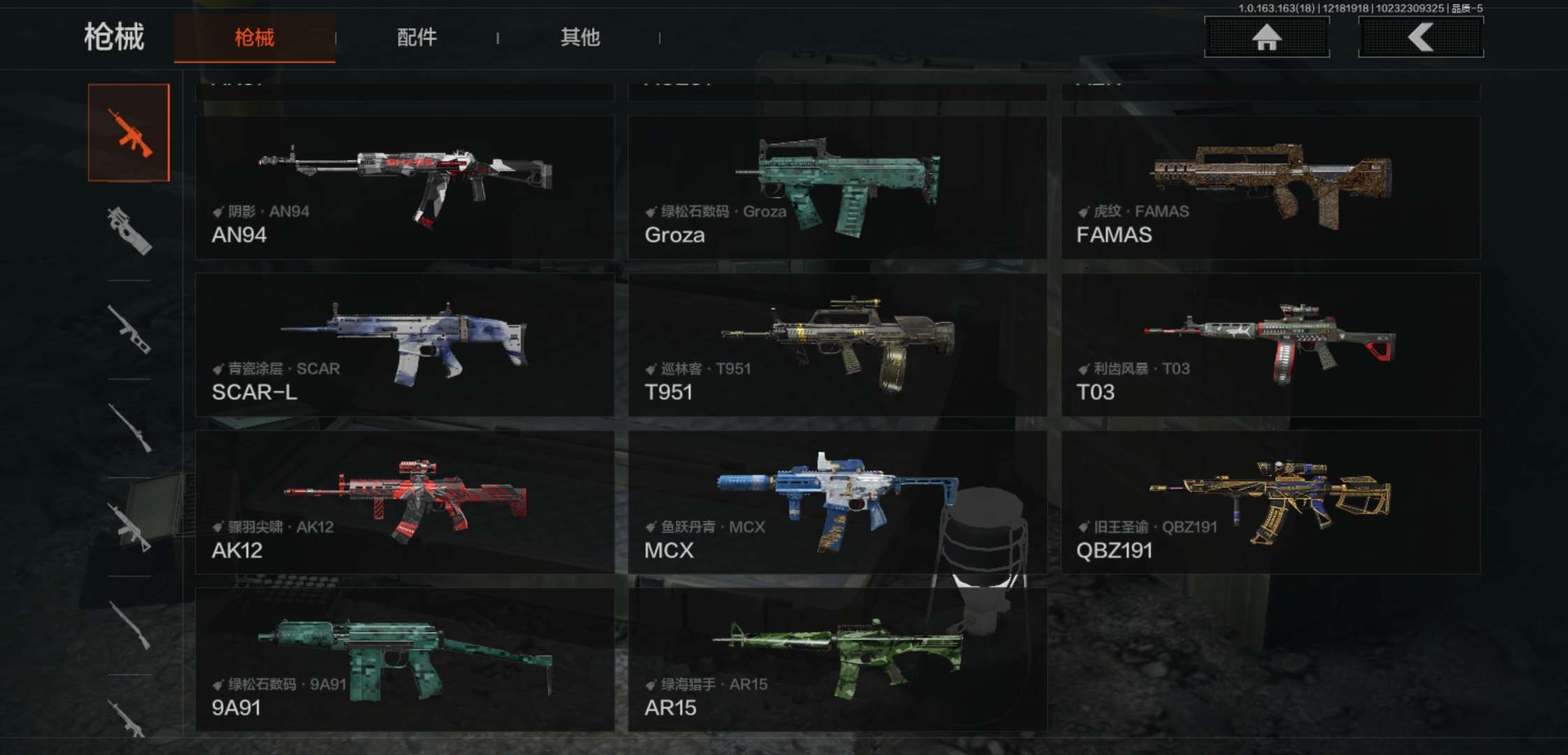Select the 枪械 tab
This screenshot has height=755, width=1568.
(254, 38)
